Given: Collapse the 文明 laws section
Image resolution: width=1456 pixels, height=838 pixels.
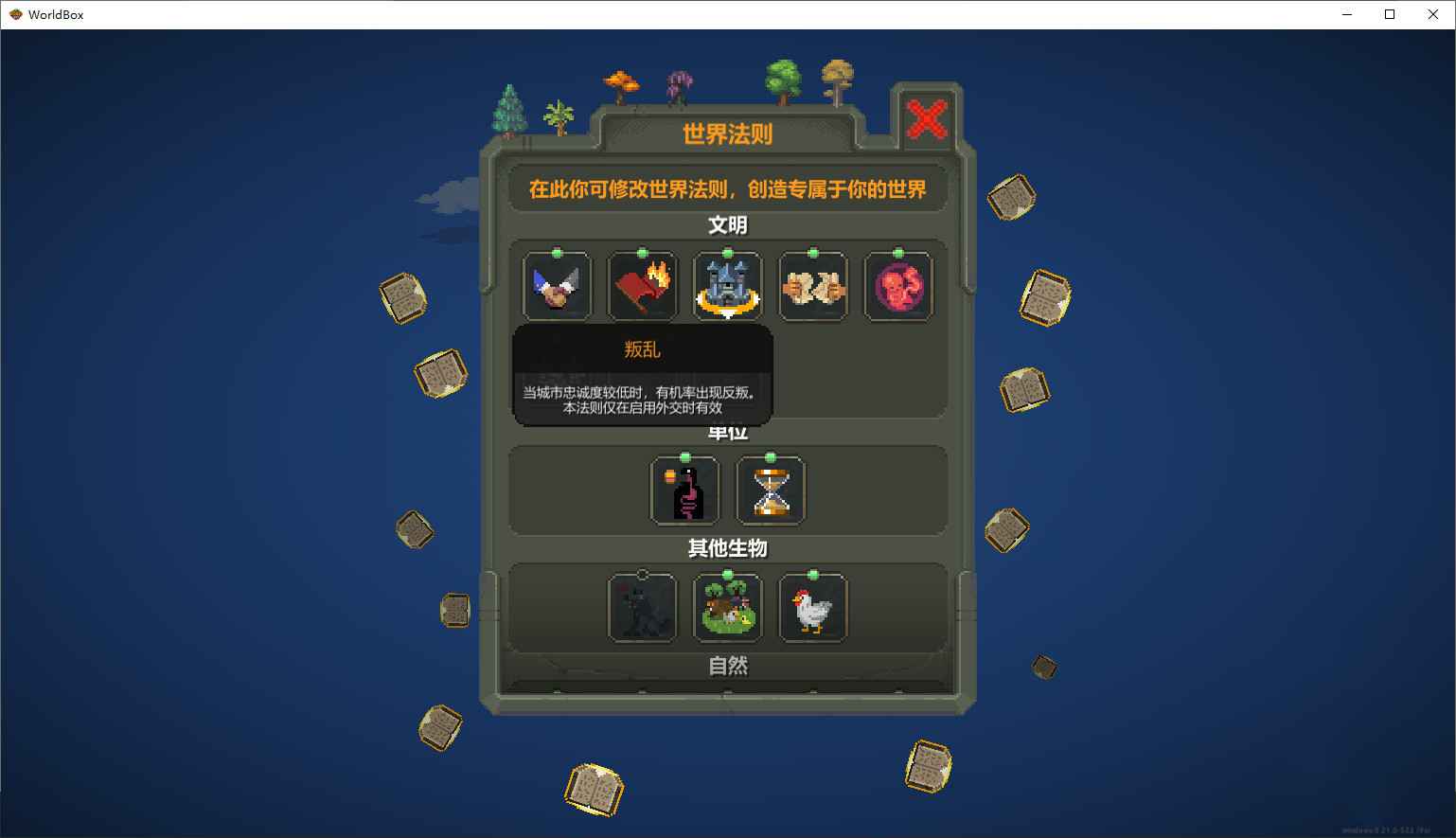Looking at the screenshot, I should tap(727, 225).
